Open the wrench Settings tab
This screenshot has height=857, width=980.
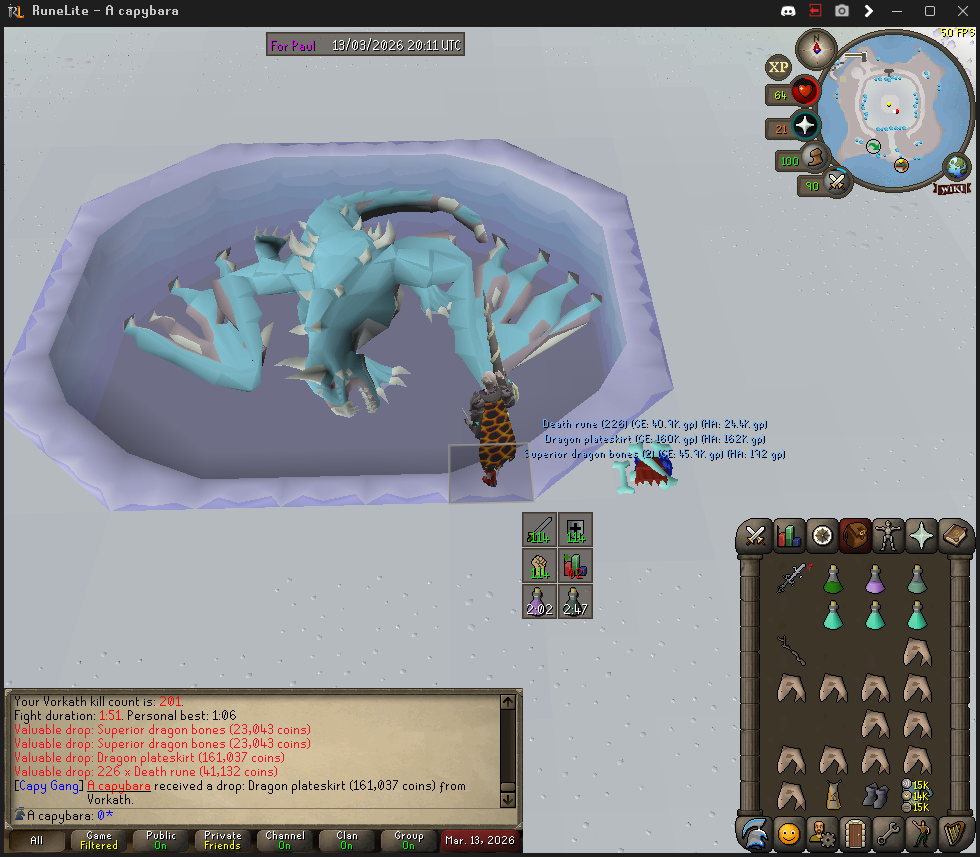[888, 832]
